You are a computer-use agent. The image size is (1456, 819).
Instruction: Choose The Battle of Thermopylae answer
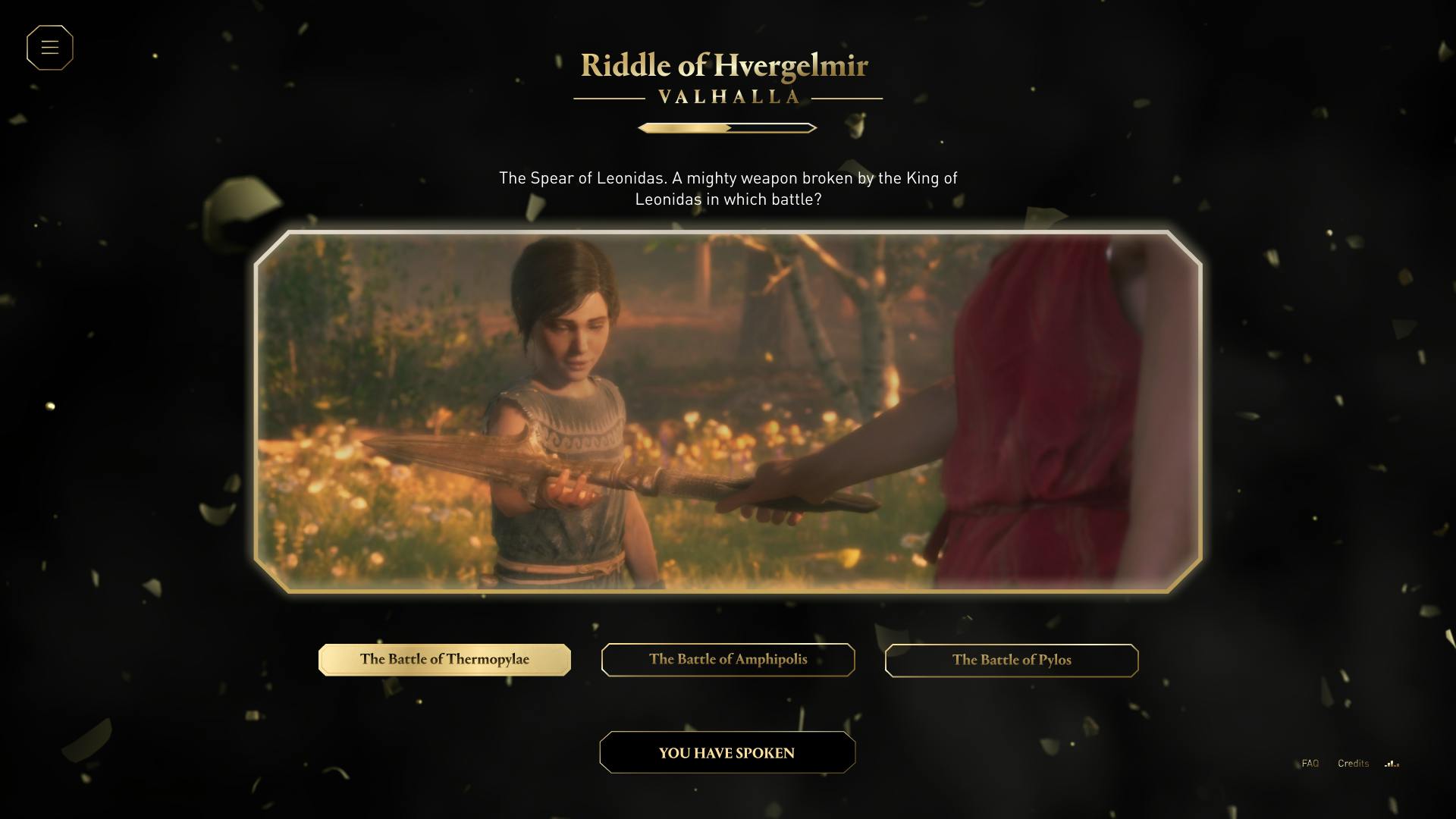(x=444, y=660)
